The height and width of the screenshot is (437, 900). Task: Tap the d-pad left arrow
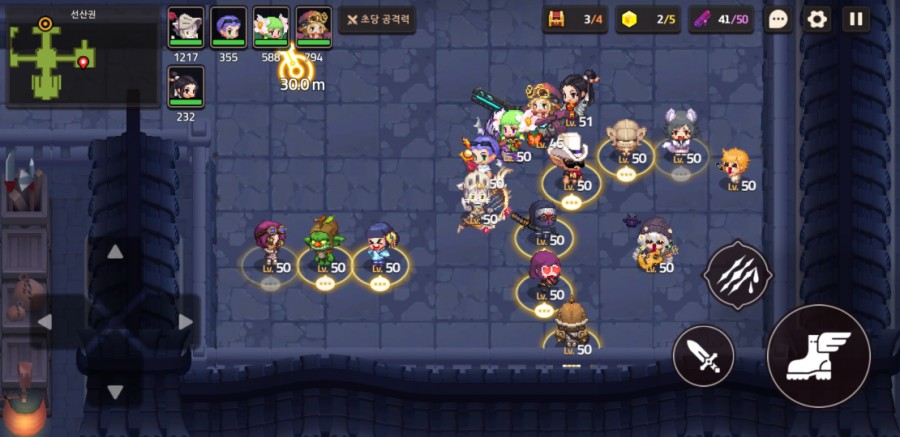pyautogui.click(x=44, y=322)
